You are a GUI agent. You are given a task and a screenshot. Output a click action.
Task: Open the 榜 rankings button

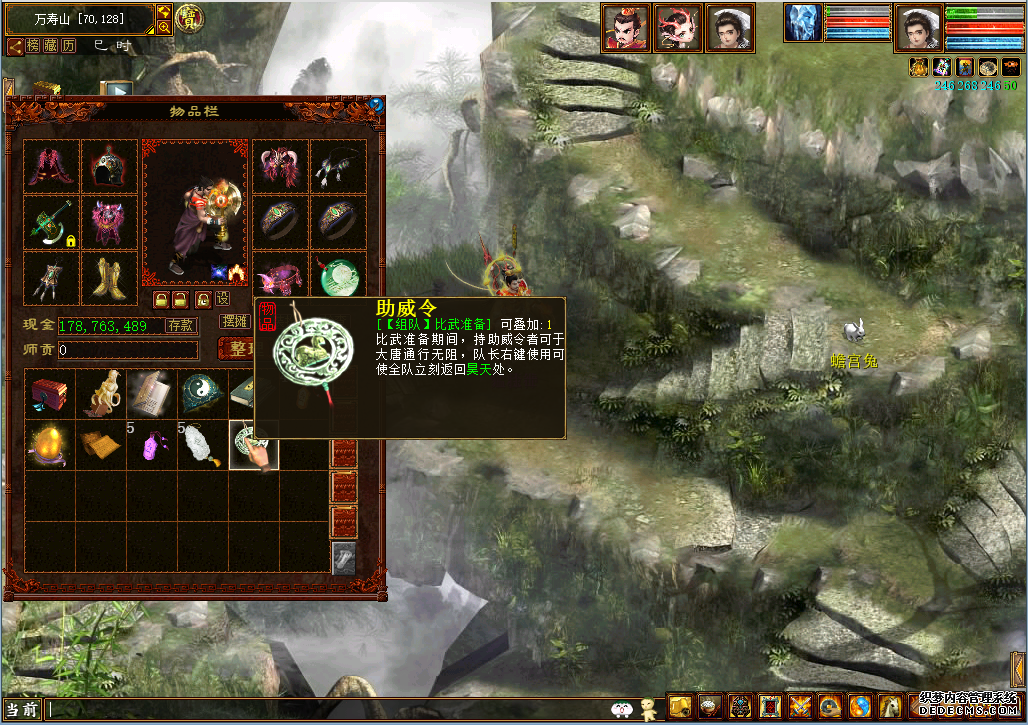[33, 46]
